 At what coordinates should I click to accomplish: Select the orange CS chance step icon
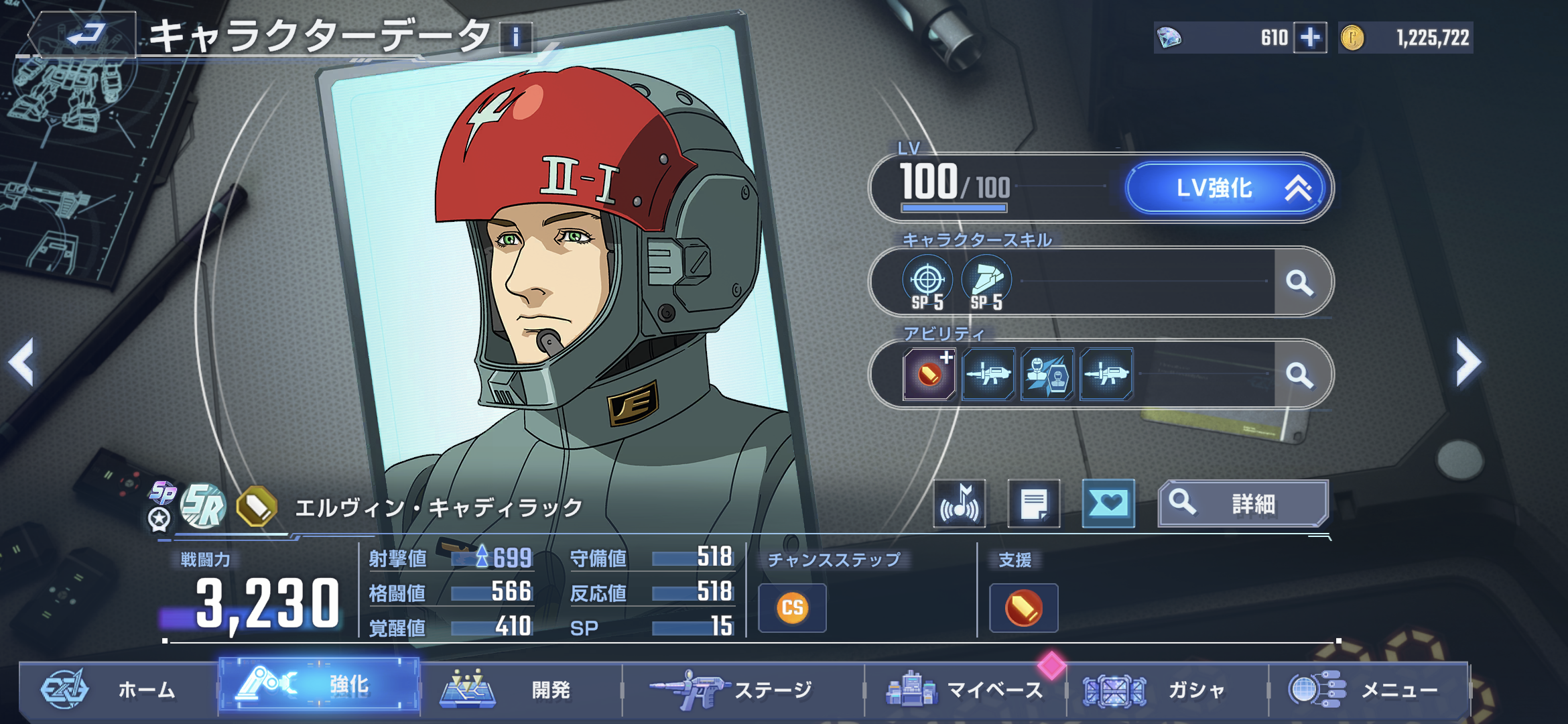792,608
